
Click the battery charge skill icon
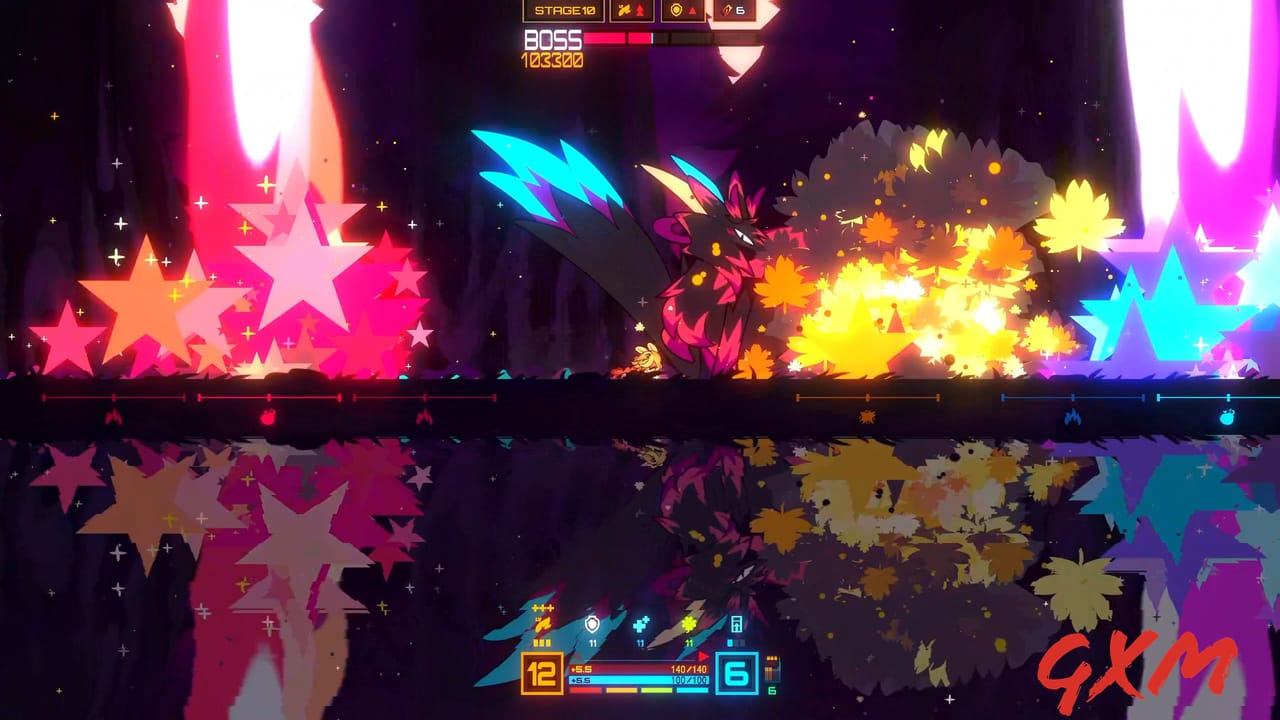click(735, 625)
